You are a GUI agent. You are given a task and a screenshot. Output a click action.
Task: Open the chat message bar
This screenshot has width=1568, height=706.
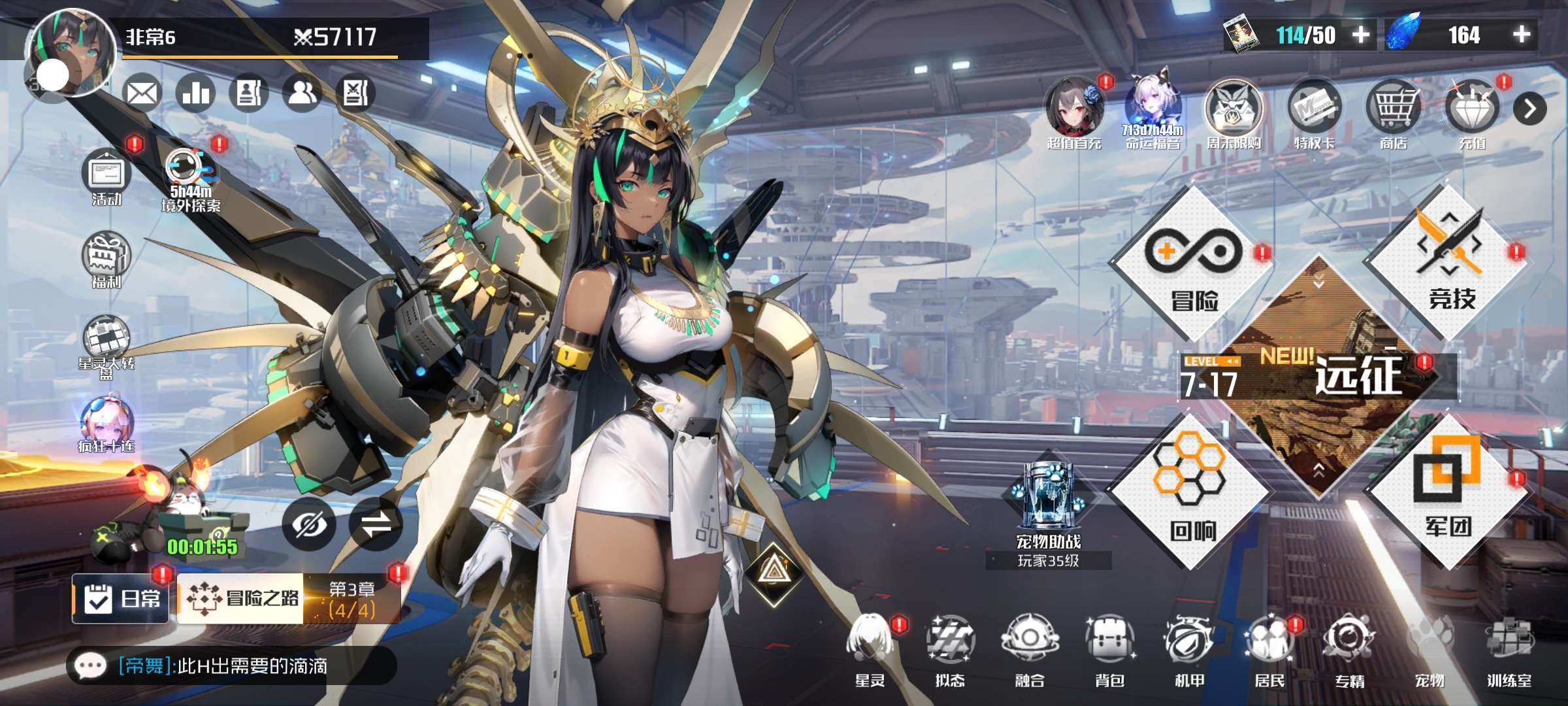(x=232, y=666)
